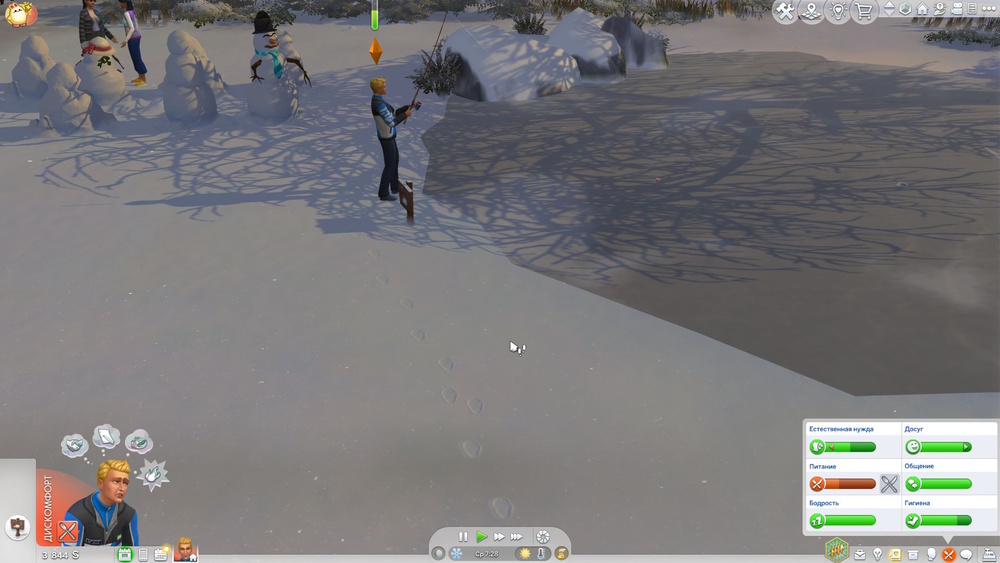Open the shopping cart store button
The height and width of the screenshot is (563, 1000).
[x=863, y=11]
